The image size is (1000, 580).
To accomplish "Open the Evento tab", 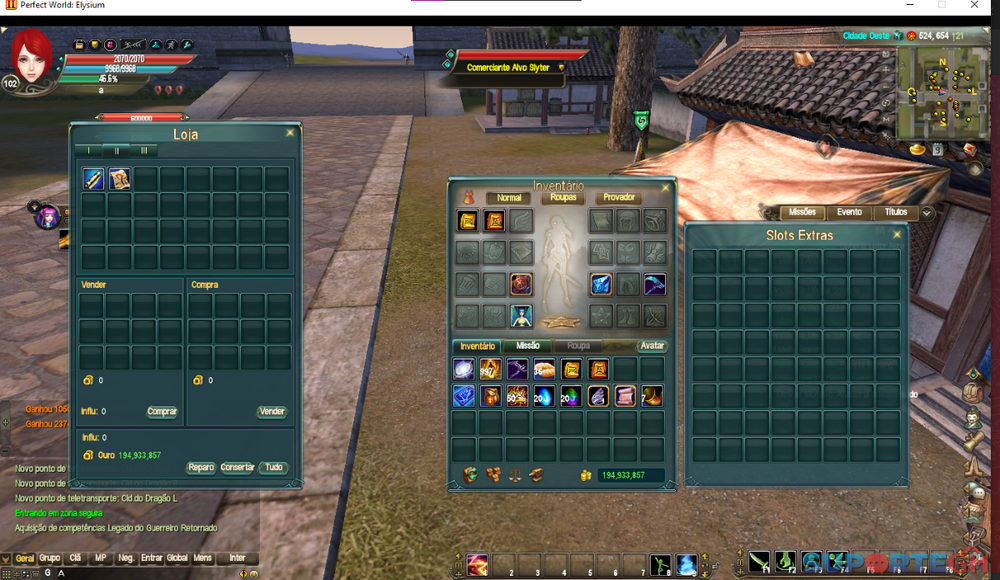I will point(849,212).
